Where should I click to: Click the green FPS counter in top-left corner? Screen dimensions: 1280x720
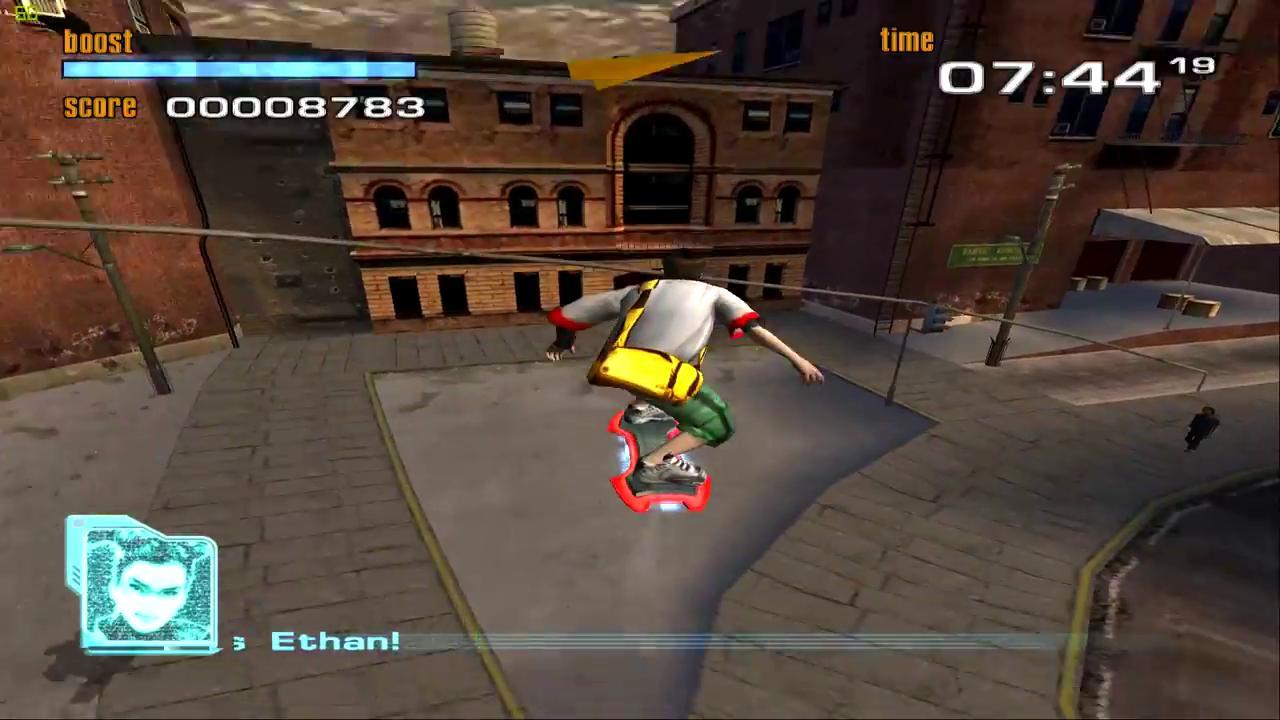click(27, 14)
